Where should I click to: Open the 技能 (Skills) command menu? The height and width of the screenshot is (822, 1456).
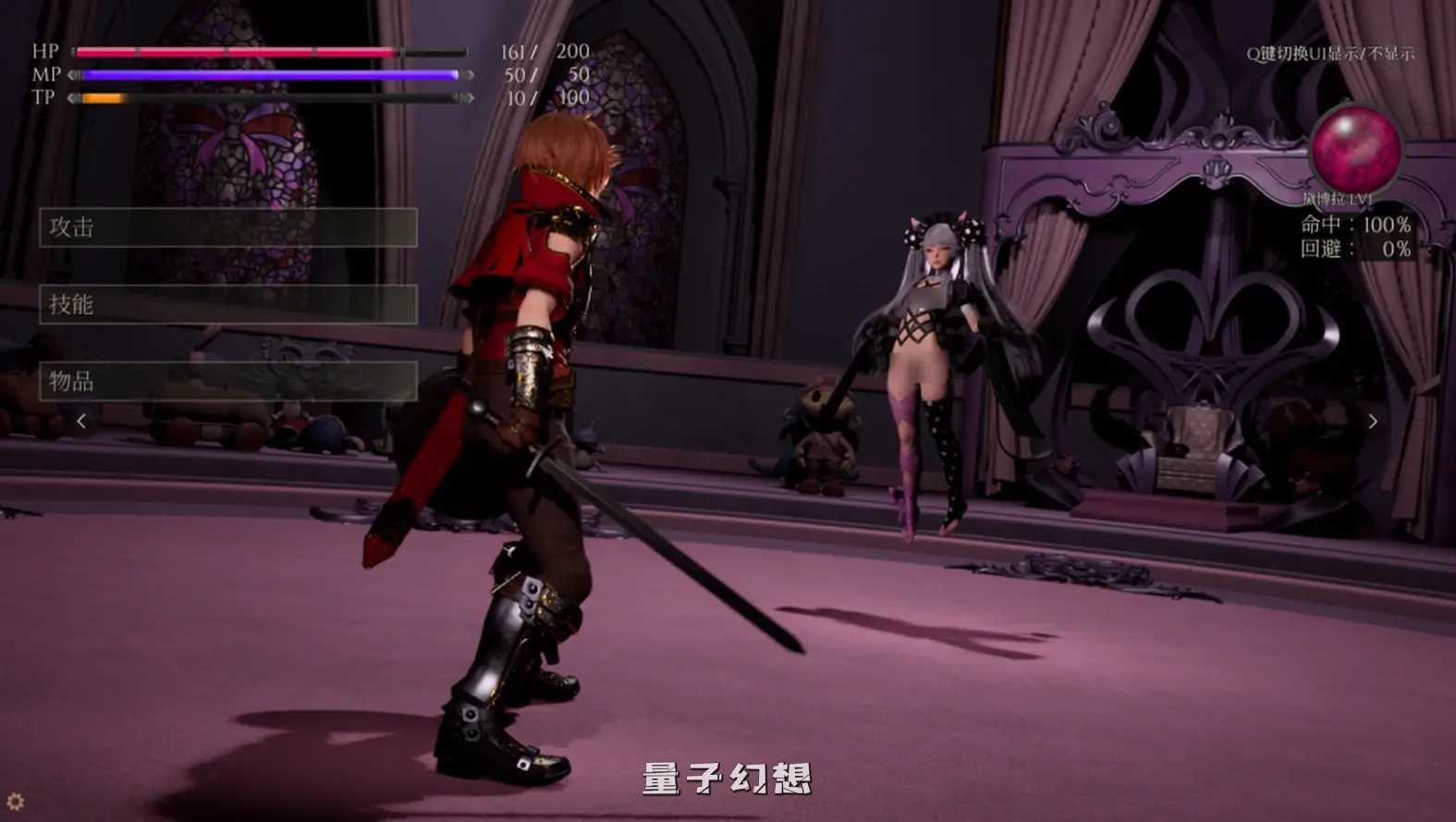[x=226, y=303]
